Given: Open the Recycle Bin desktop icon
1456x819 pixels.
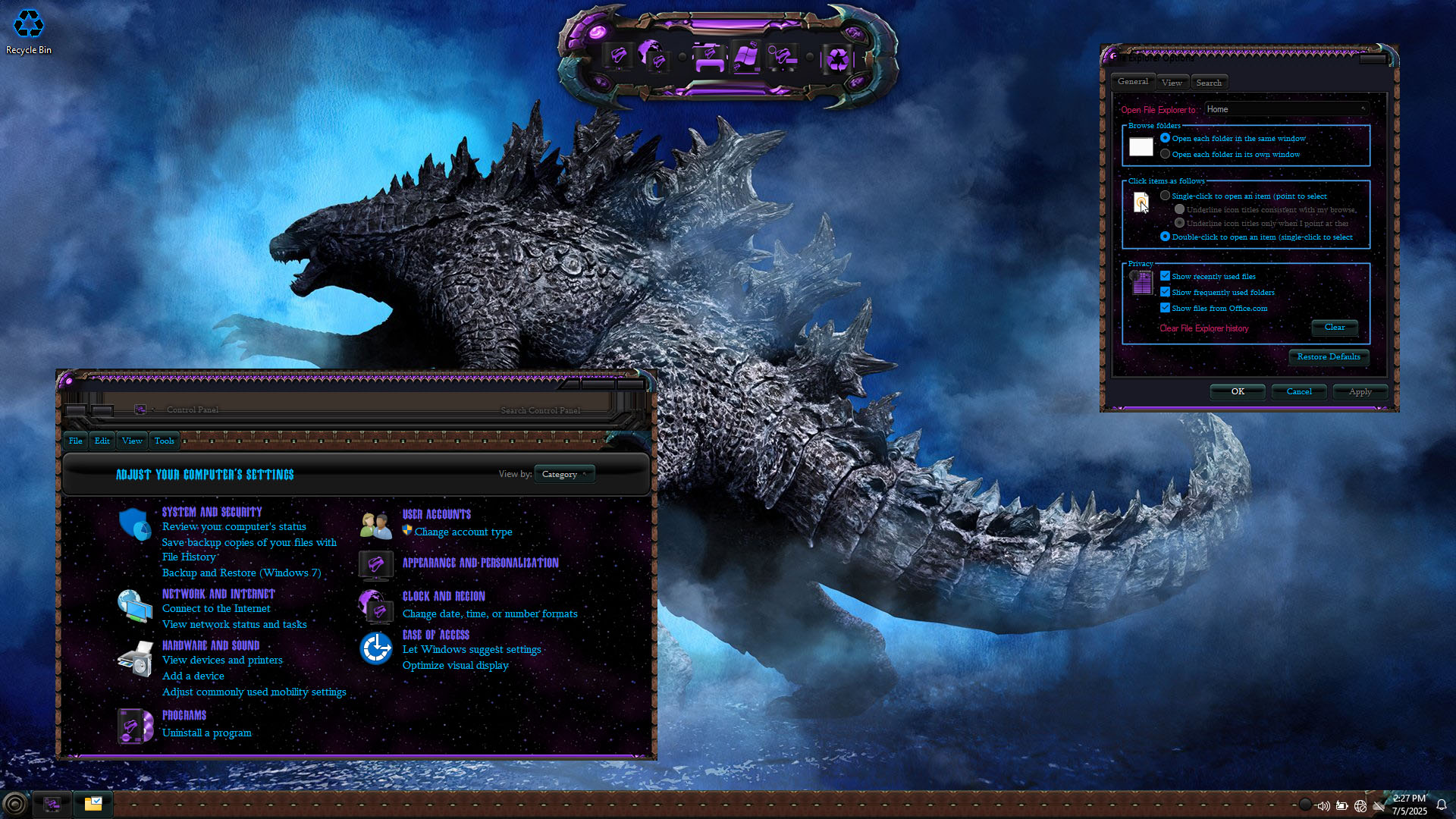Looking at the screenshot, I should 29,32.
